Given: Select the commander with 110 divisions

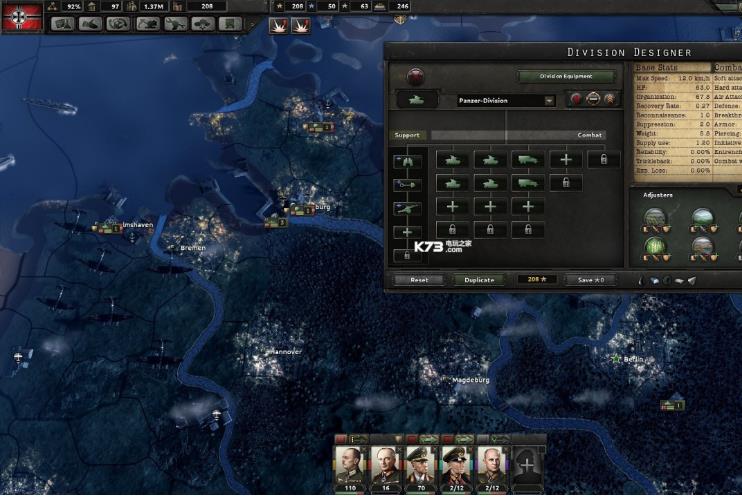Looking at the screenshot, I should (350, 465).
